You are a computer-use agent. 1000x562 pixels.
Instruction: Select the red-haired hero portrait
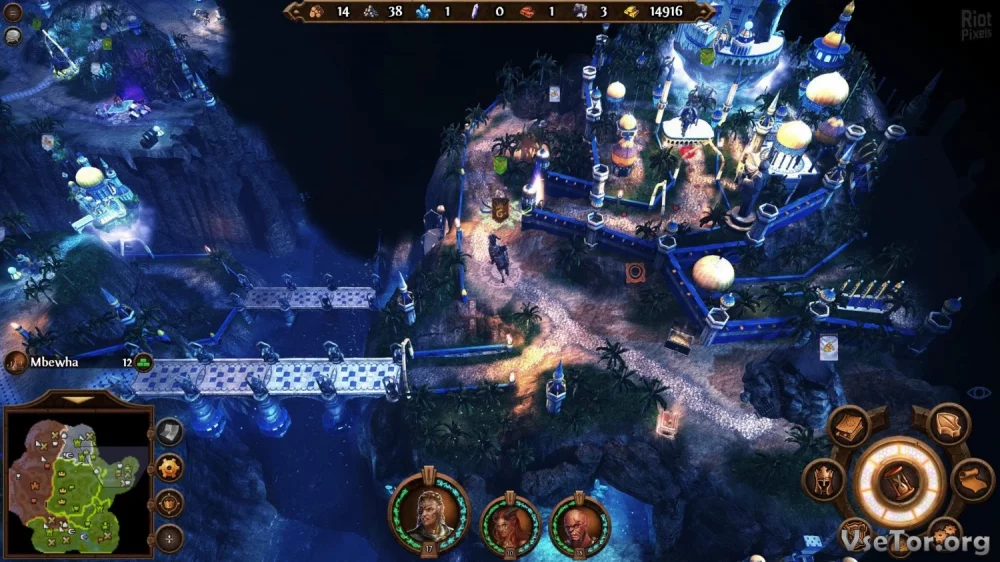510,523
